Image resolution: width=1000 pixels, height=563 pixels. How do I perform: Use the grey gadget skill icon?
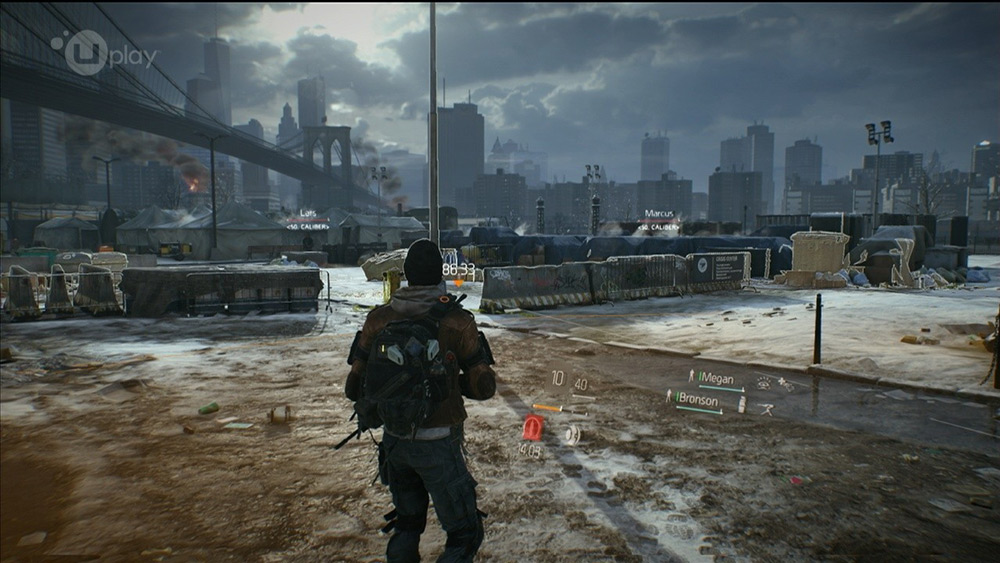pyautogui.click(x=571, y=434)
